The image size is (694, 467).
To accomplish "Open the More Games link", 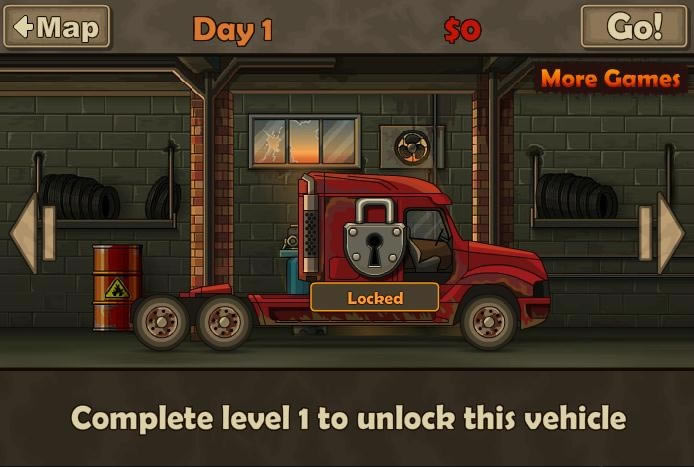I will point(610,79).
